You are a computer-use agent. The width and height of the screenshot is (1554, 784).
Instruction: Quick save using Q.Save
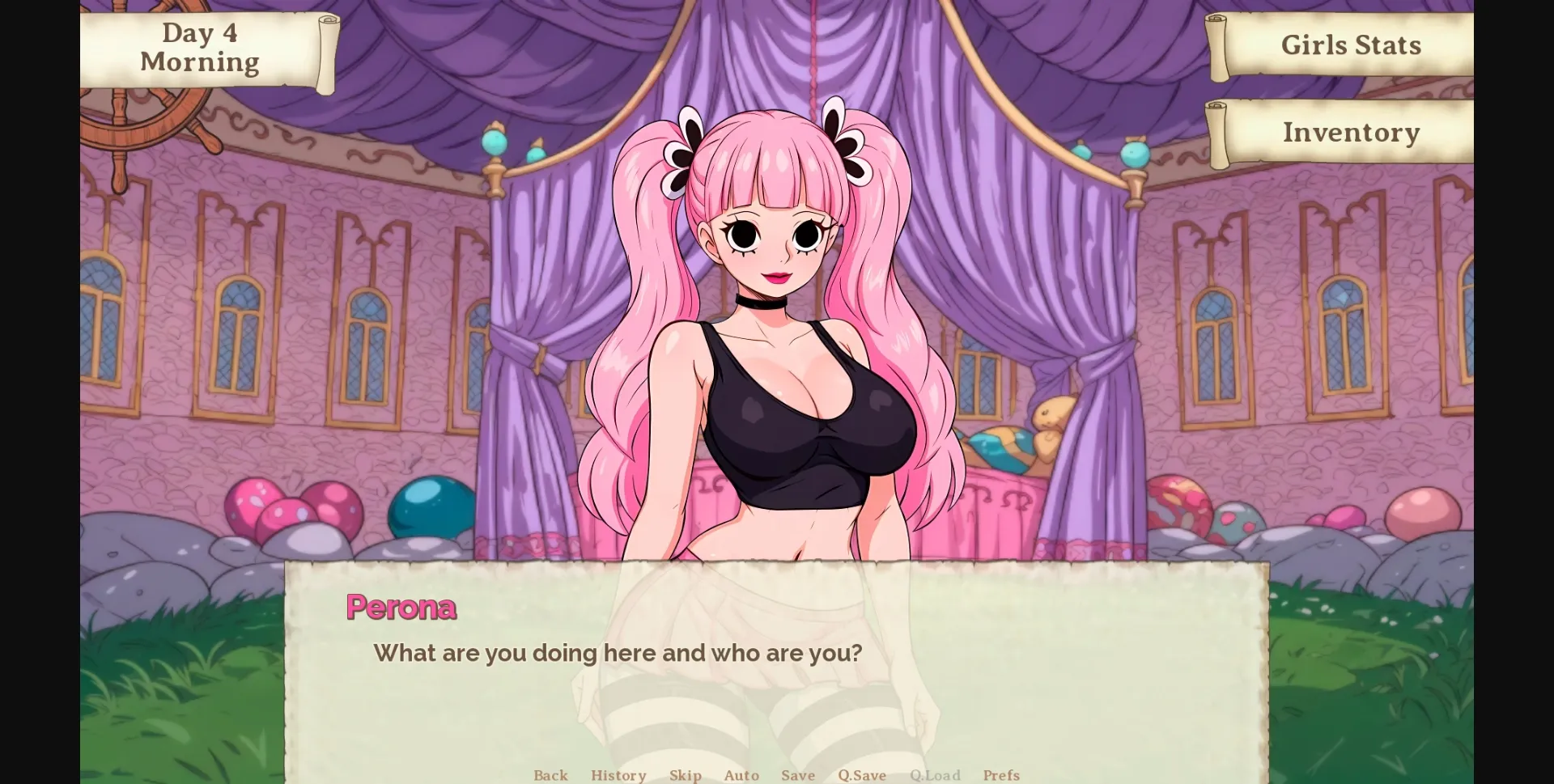(x=861, y=775)
